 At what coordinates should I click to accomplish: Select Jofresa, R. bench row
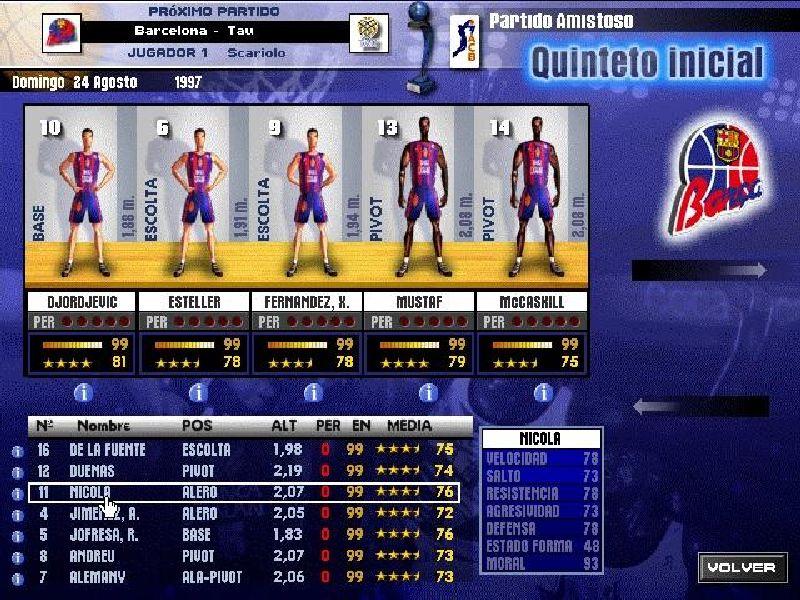coord(240,534)
